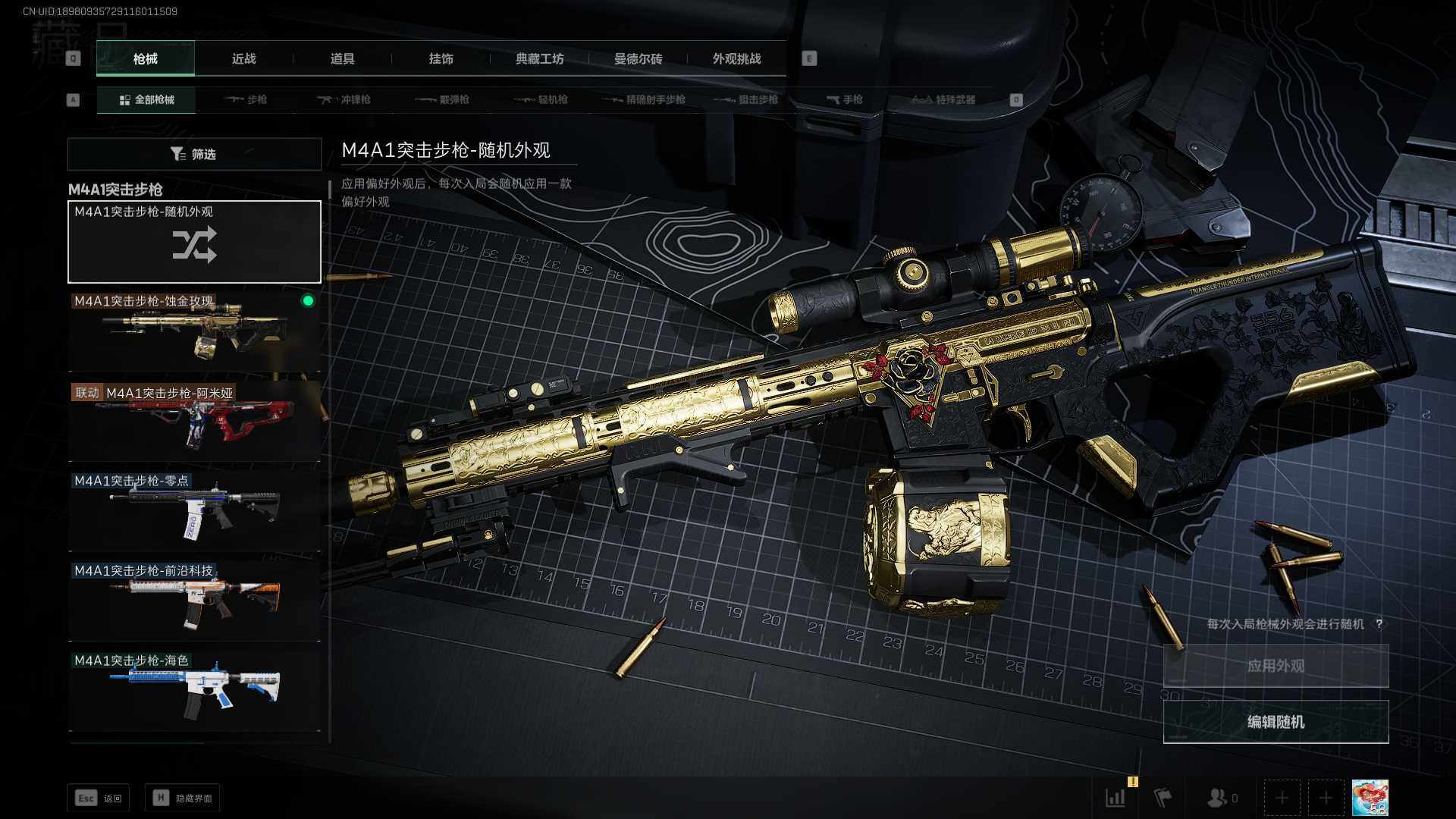
Task: Open the 筛选 filter button
Action: pyautogui.click(x=194, y=154)
